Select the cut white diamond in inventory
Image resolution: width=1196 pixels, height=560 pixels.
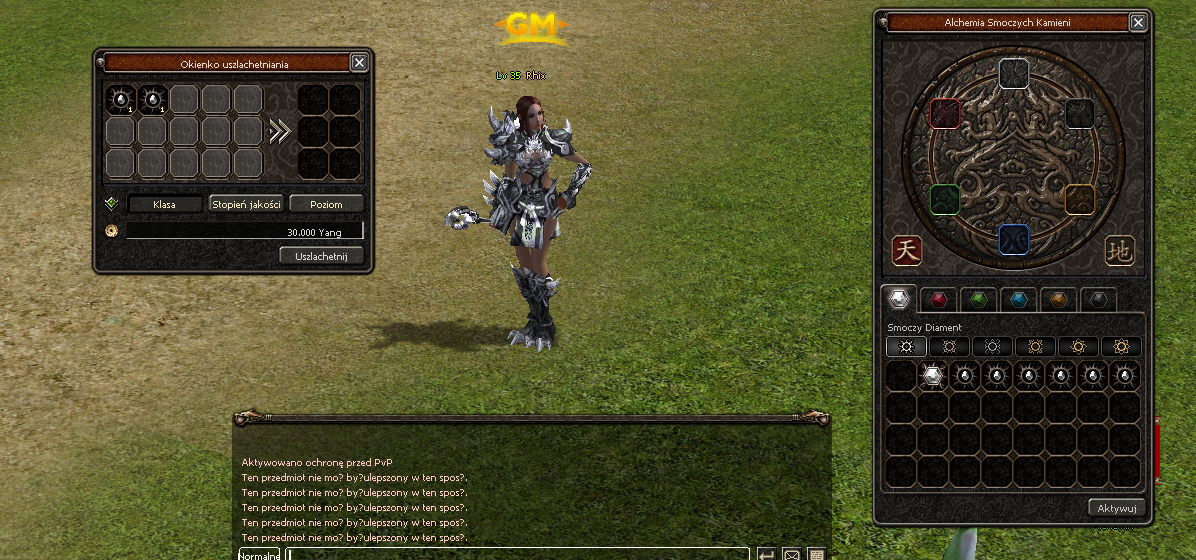click(x=933, y=376)
